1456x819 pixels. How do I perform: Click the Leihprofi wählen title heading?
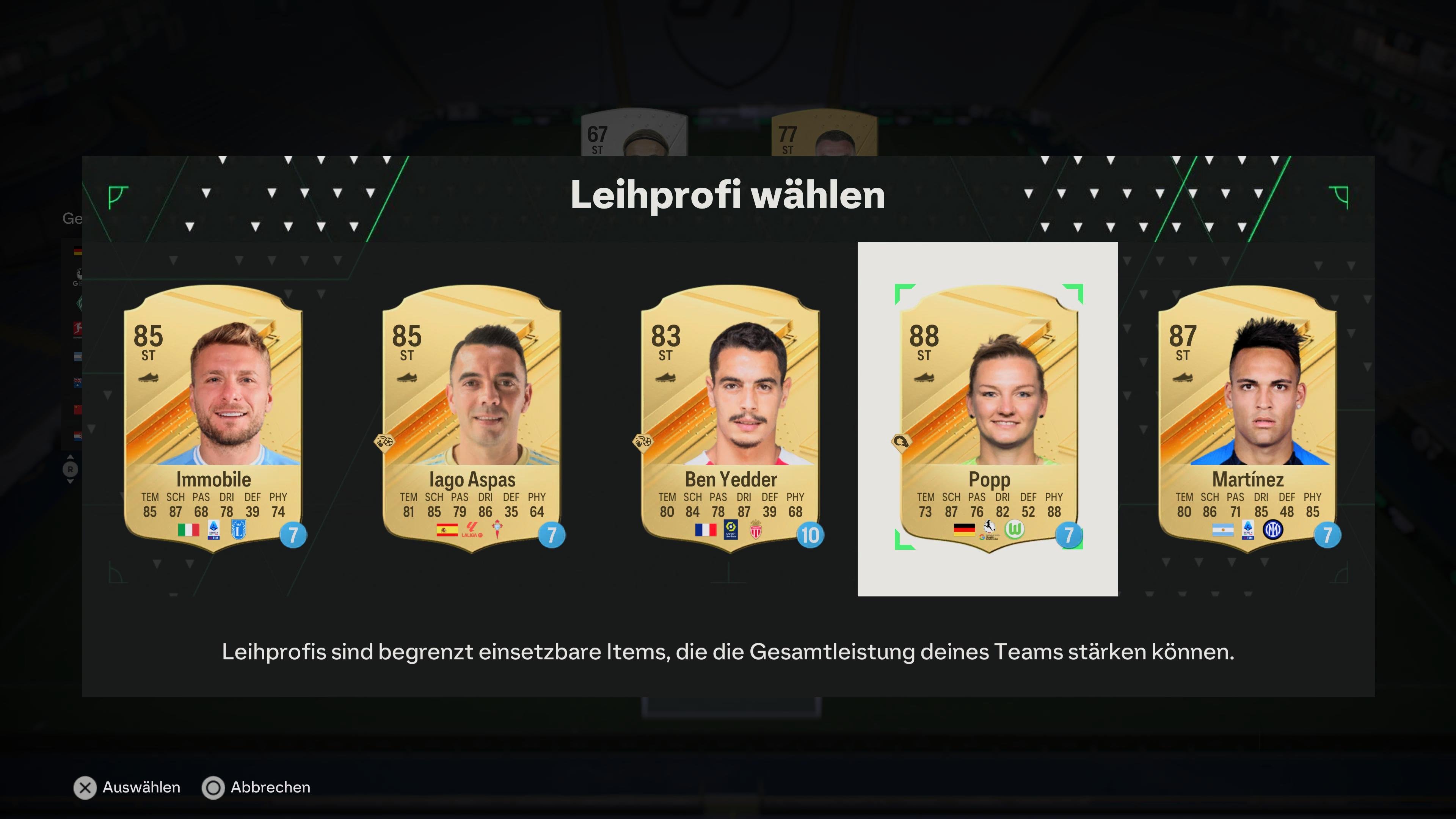coord(728,197)
